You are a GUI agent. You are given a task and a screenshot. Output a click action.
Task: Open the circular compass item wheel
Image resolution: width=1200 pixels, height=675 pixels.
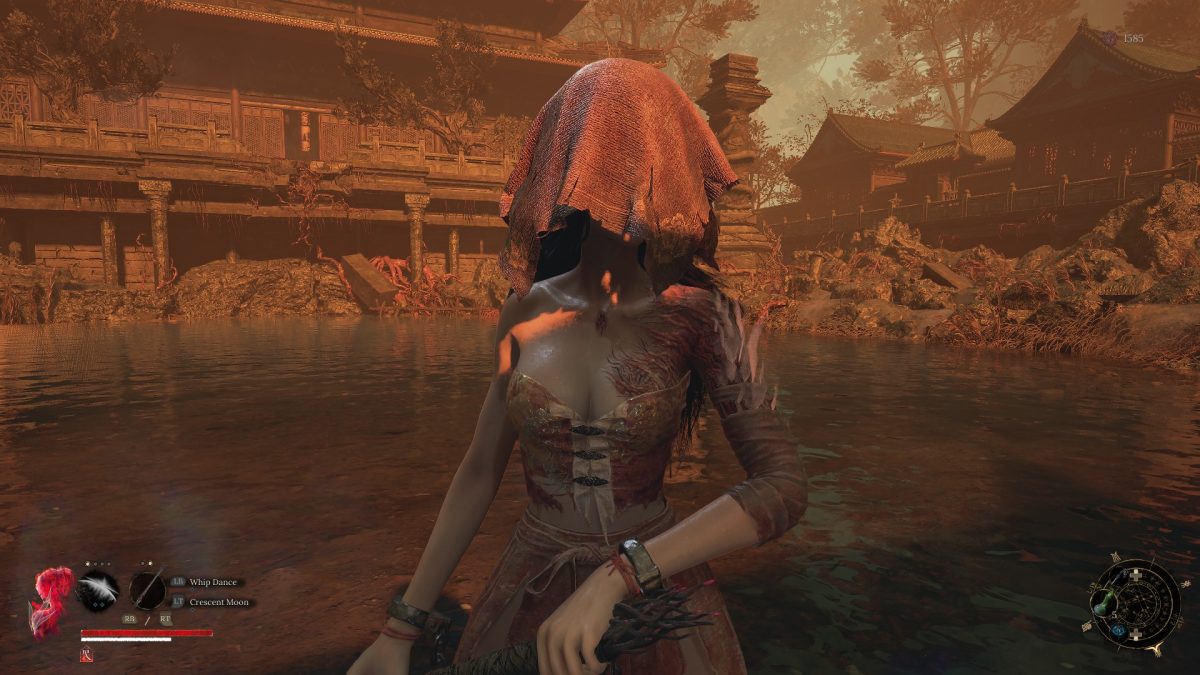(x=1136, y=604)
